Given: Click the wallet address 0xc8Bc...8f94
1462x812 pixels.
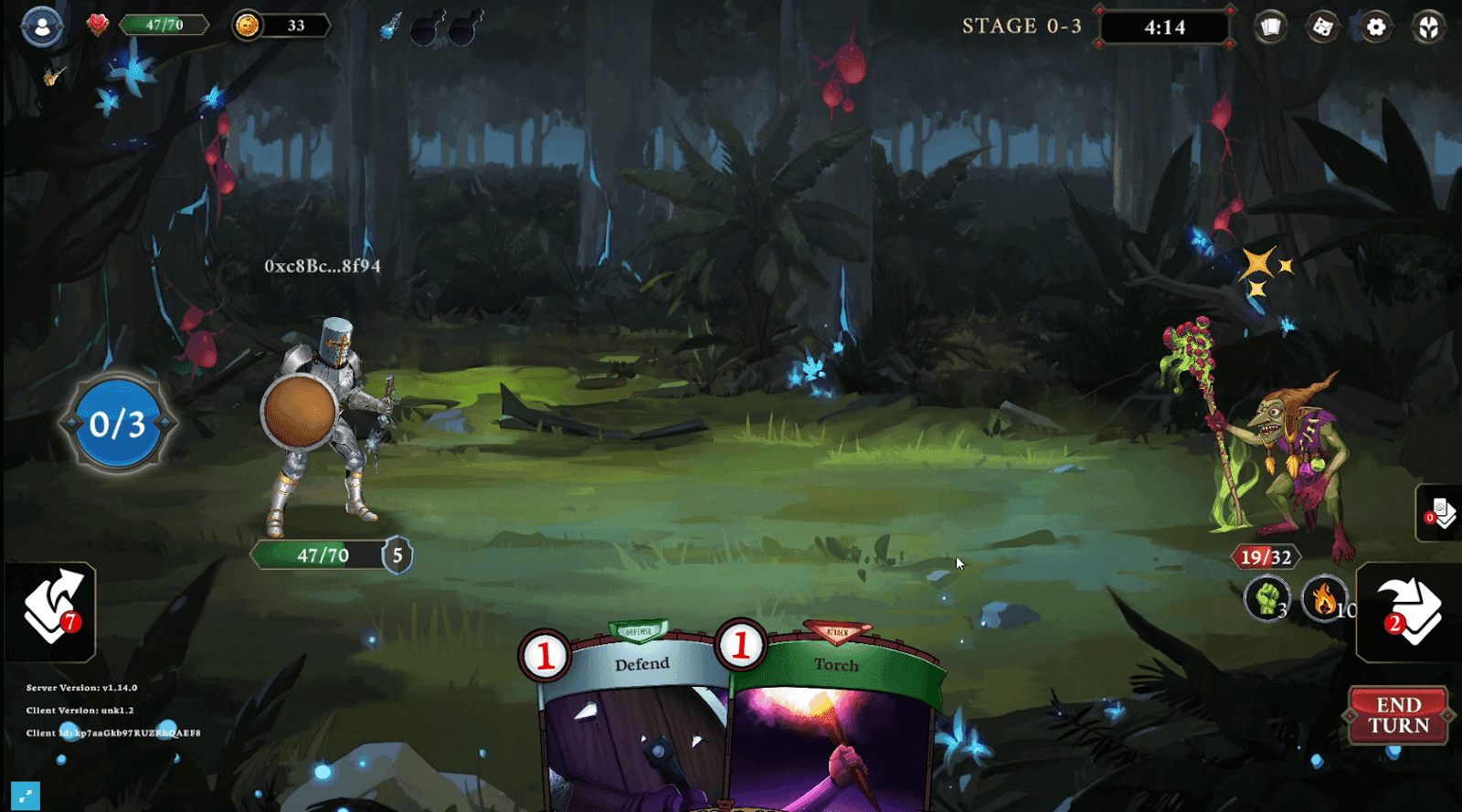Looking at the screenshot, I should pos(322,268).
